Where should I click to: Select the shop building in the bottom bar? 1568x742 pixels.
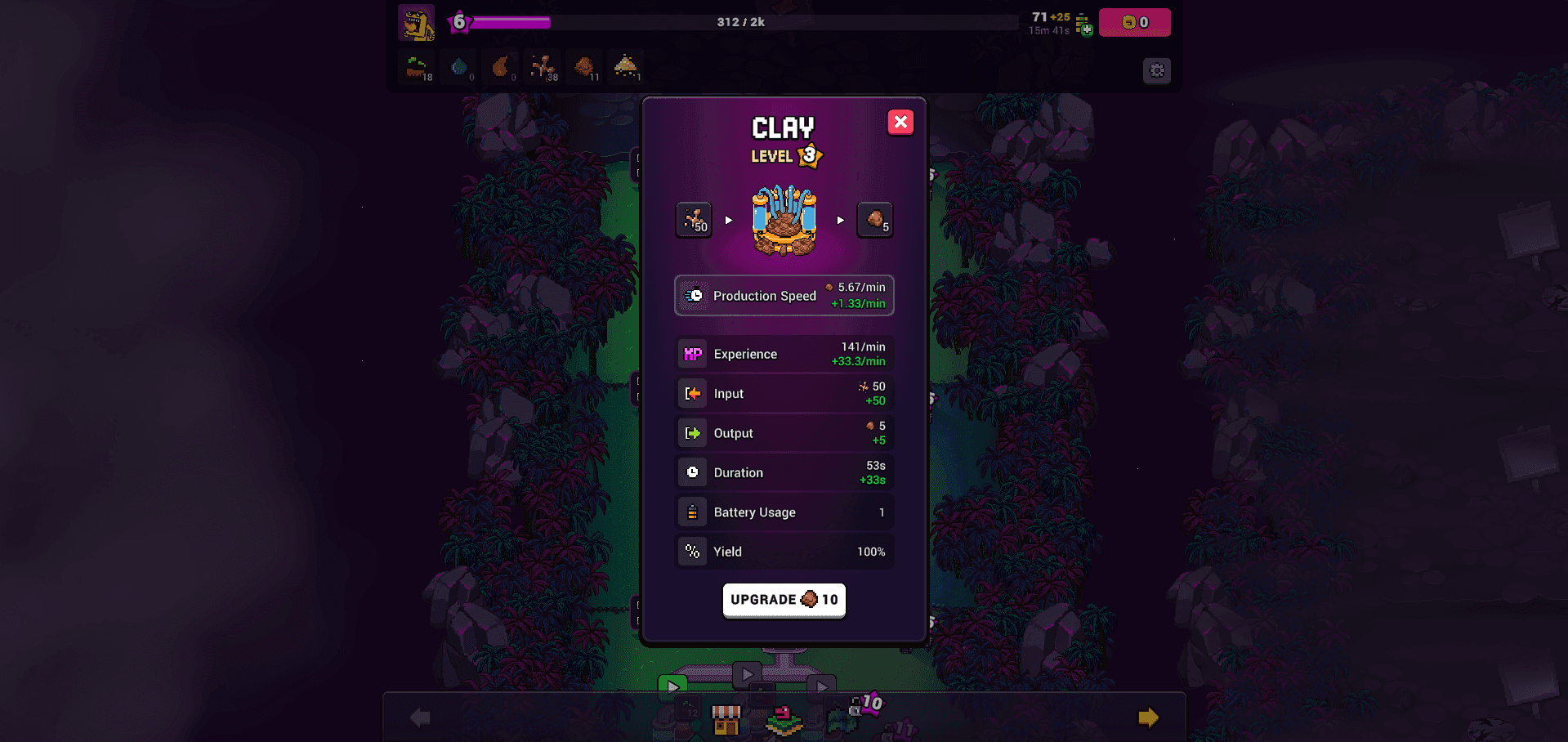tap(726, 719)
